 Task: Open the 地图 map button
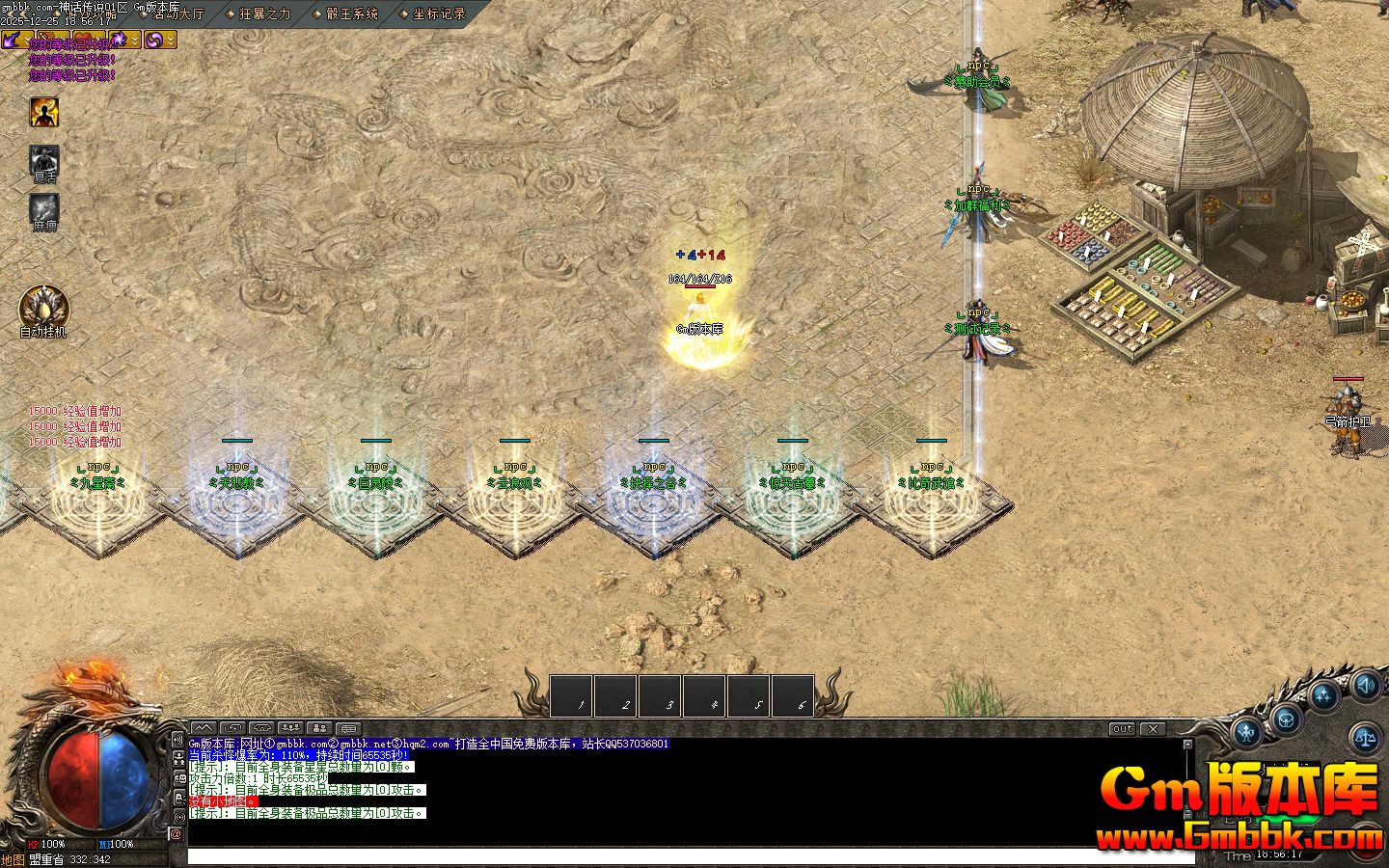click(13, 859)
